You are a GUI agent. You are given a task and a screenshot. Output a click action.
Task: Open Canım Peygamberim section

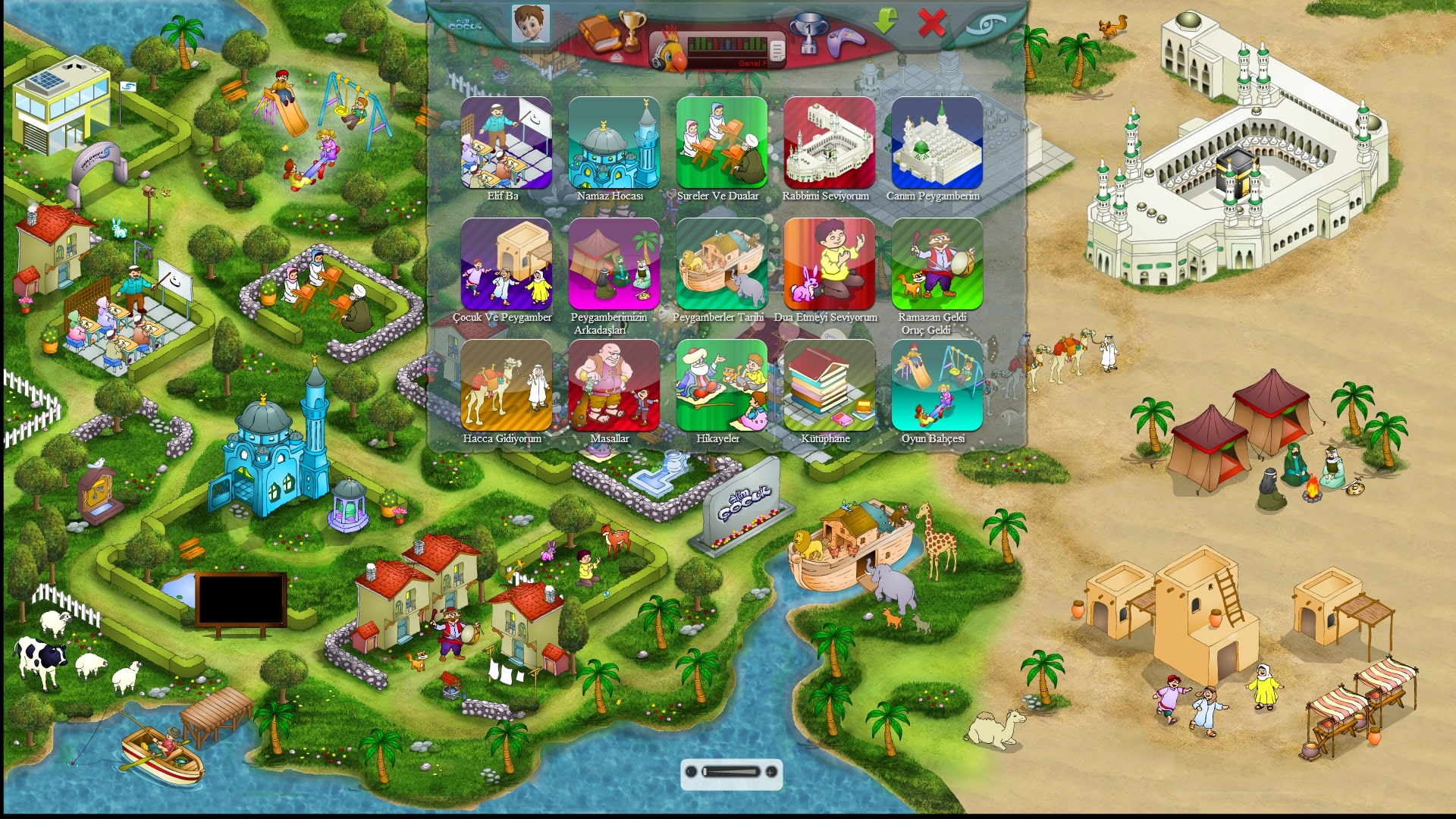[937, 143]
